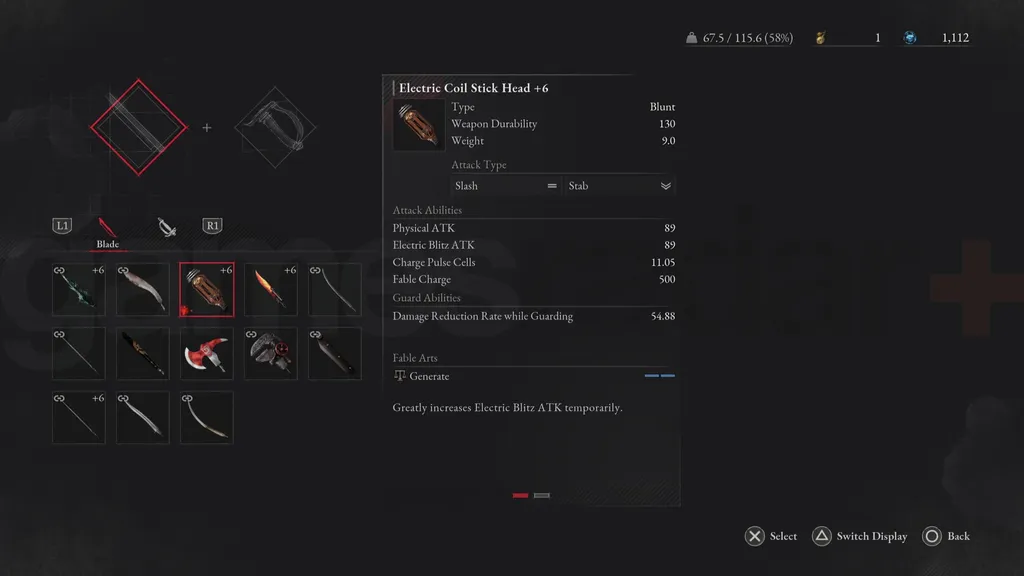Show the second details page indicator

click(542, 495)
